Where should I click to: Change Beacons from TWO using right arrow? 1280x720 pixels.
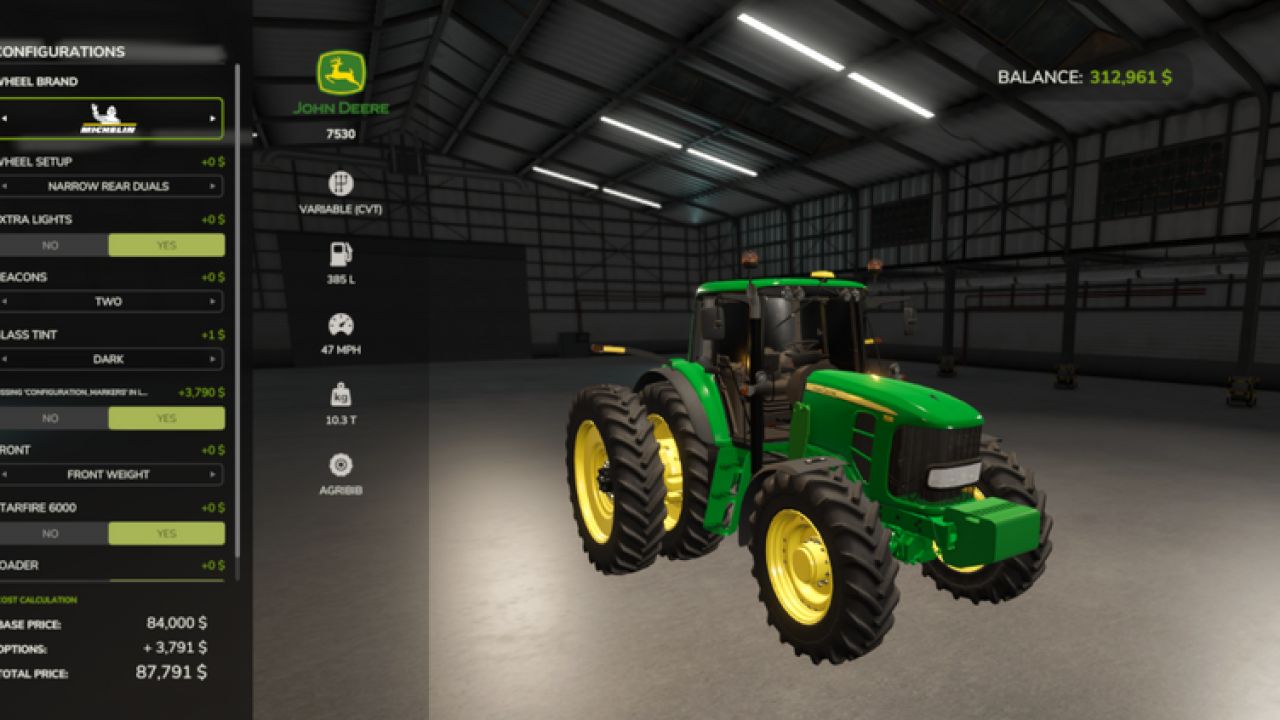[x=213, y=301]
